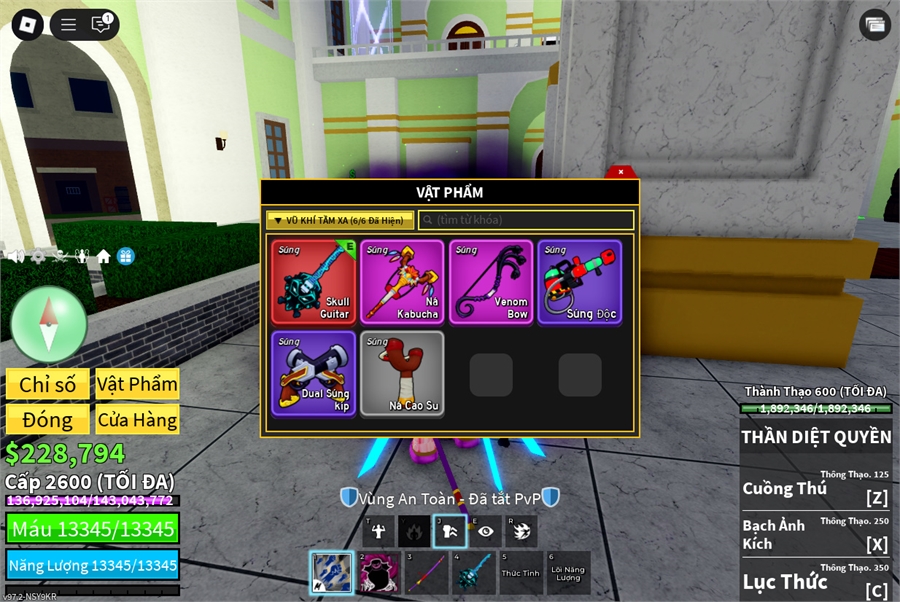Screen dimensions: 900x602
Task: Select the Thức Tỉnh hotbar slot
Action: (x=520, y=573)
